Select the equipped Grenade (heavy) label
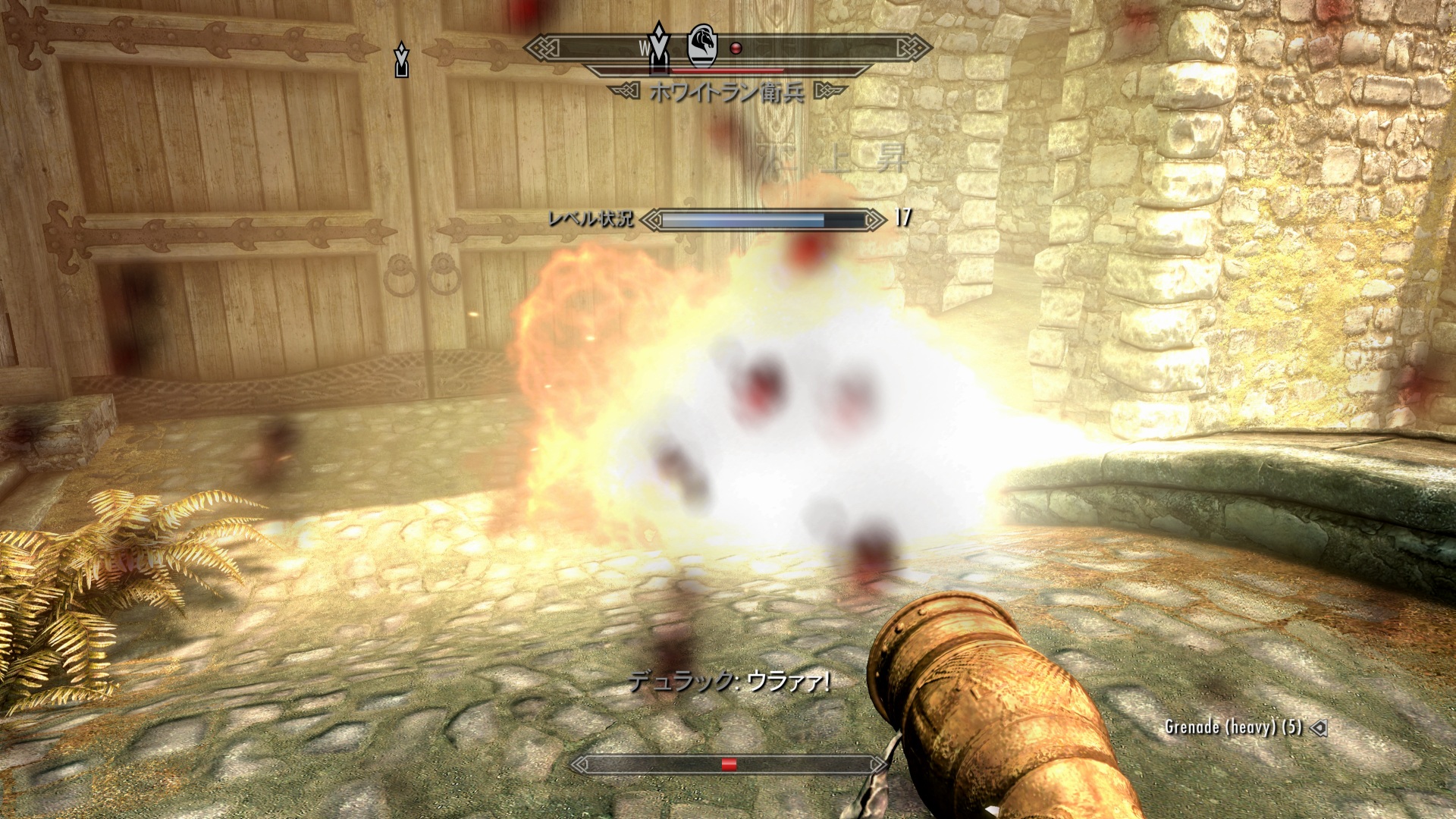1456x819 pixels. point(1233,726)
